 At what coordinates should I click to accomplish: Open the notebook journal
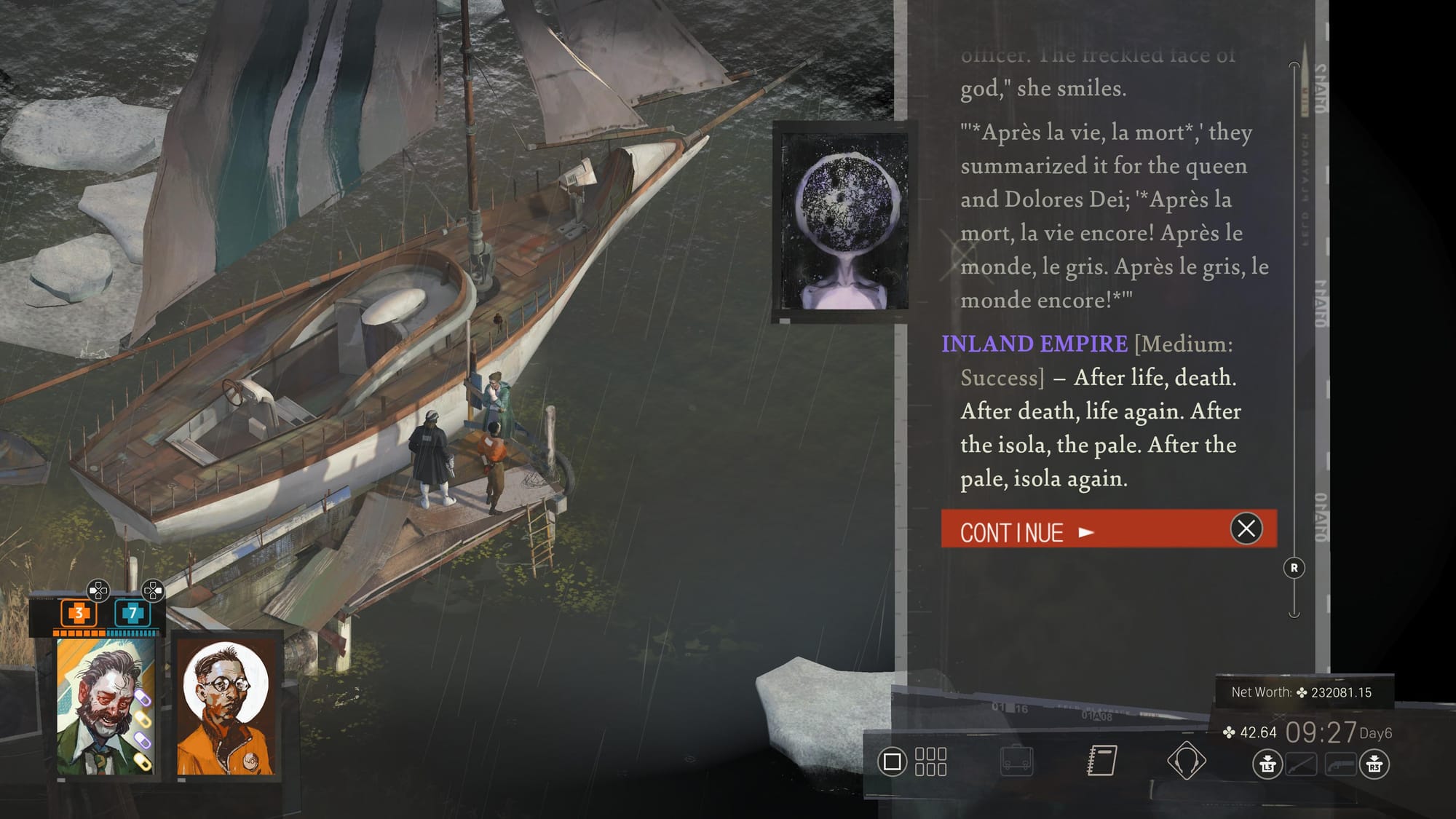pos(1101,761)
